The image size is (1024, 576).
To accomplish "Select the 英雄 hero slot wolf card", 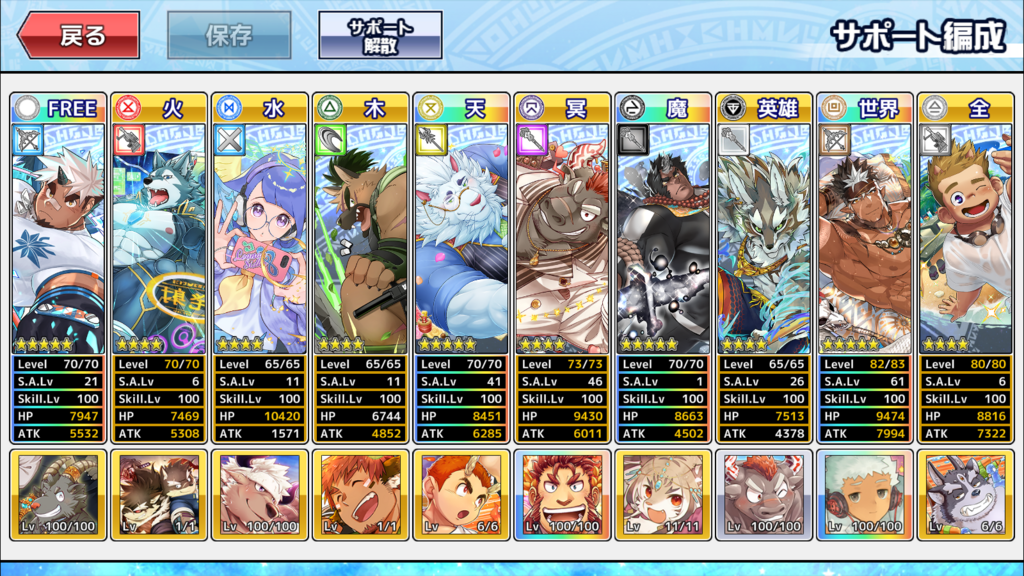I will point(763,240).
